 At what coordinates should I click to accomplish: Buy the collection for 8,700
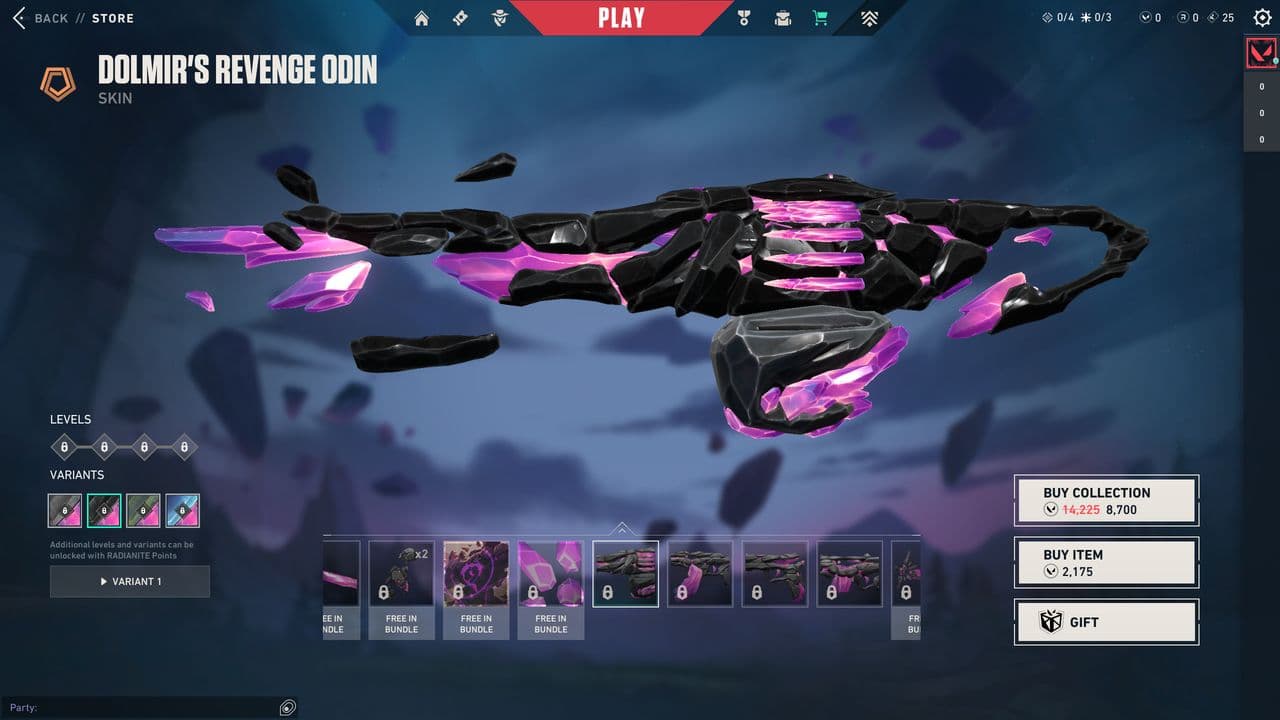(1106, 500)
